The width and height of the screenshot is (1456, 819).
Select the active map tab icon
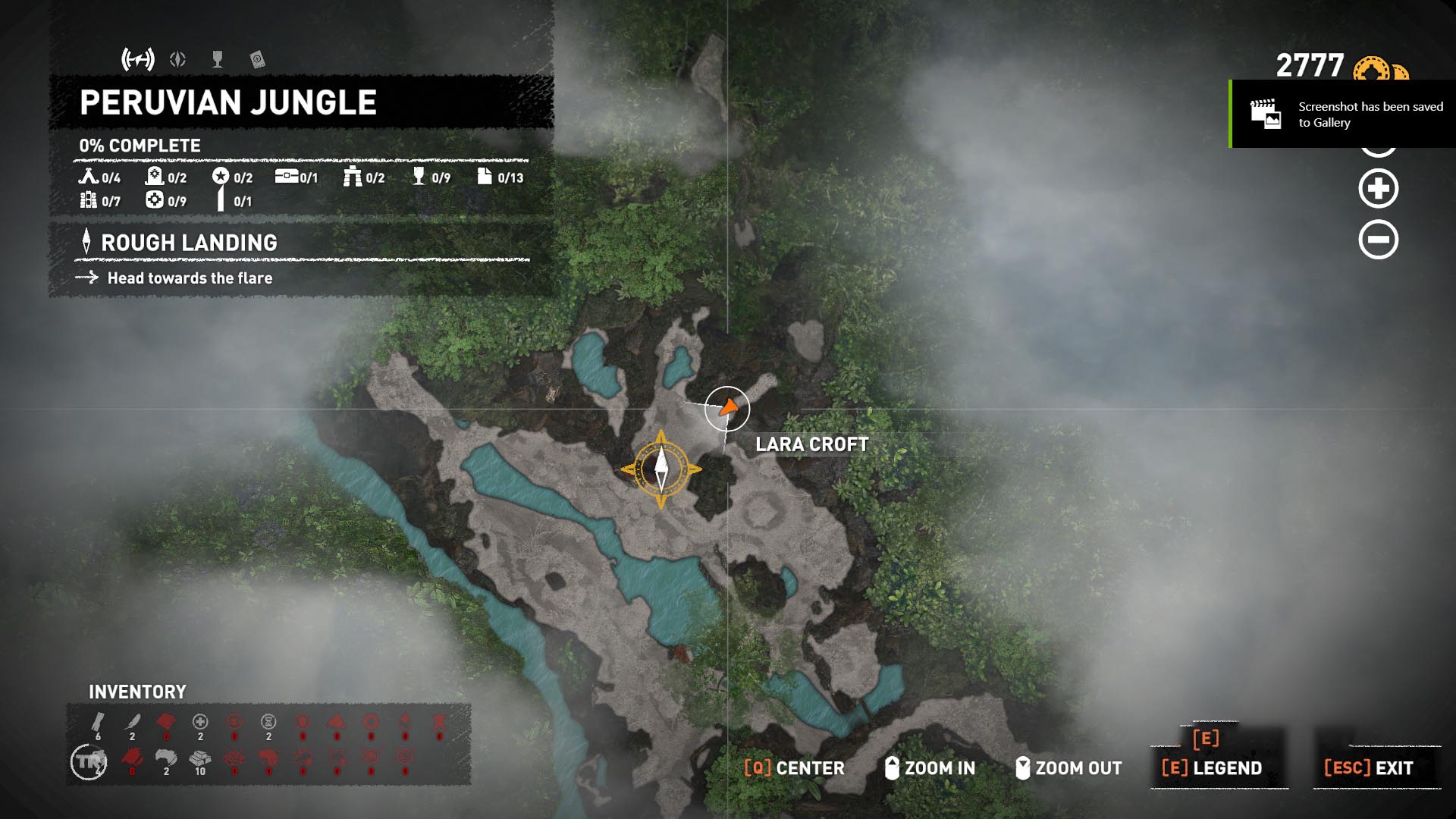(x=138, y=59)
